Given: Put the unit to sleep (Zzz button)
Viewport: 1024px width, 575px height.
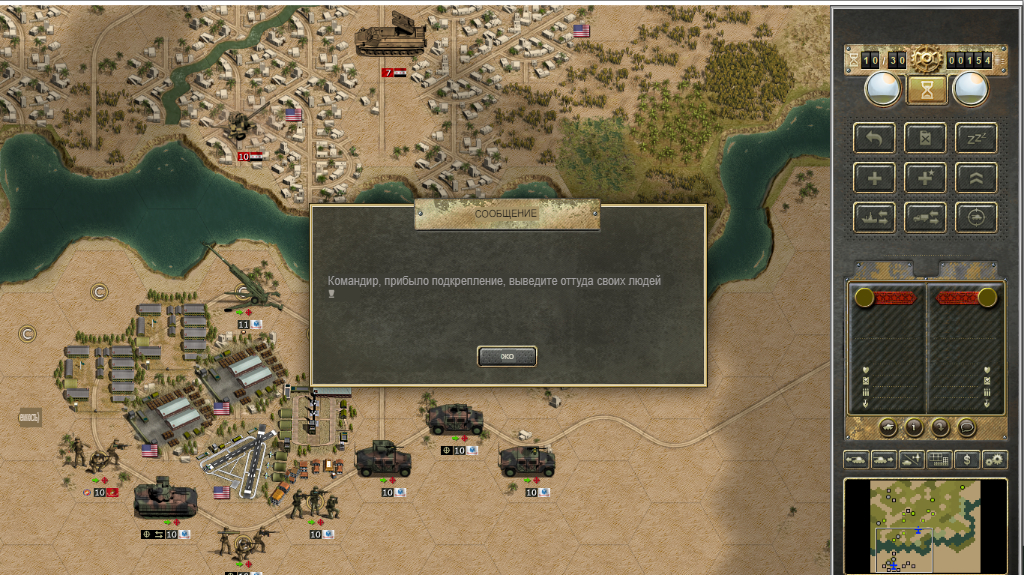Looking at the screenshot, I should 976,138.
